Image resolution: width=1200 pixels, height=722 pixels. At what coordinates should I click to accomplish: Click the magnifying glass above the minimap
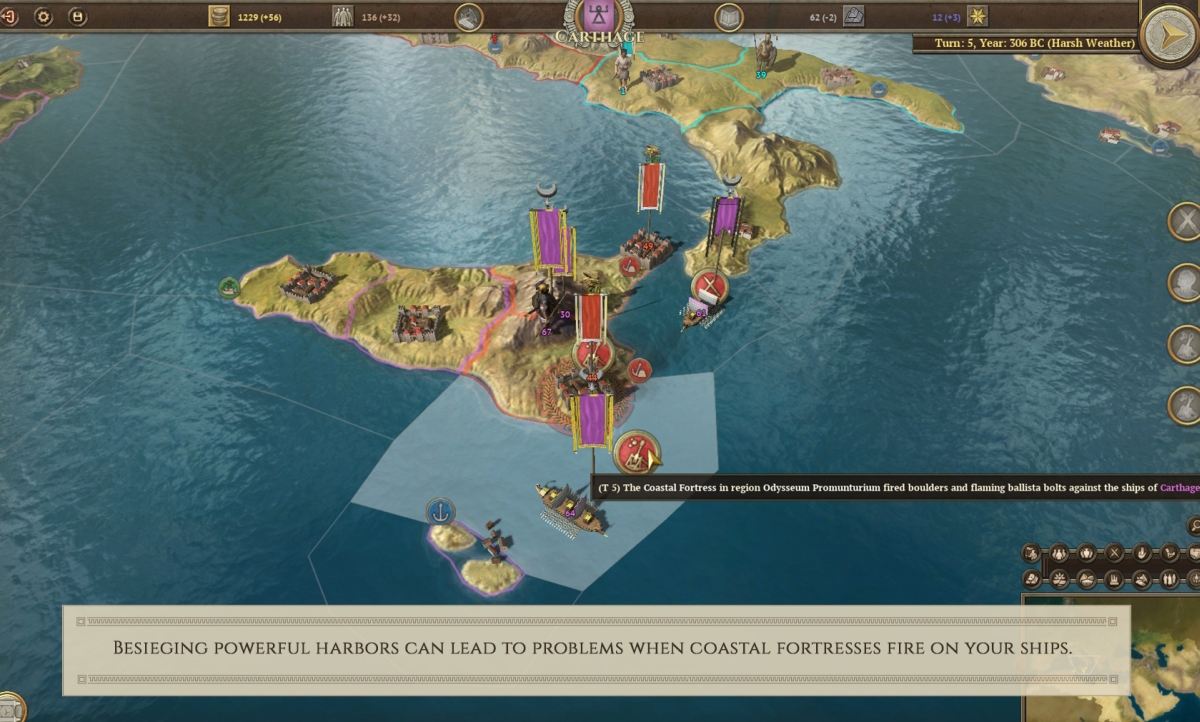click(x=1193, y=525)
